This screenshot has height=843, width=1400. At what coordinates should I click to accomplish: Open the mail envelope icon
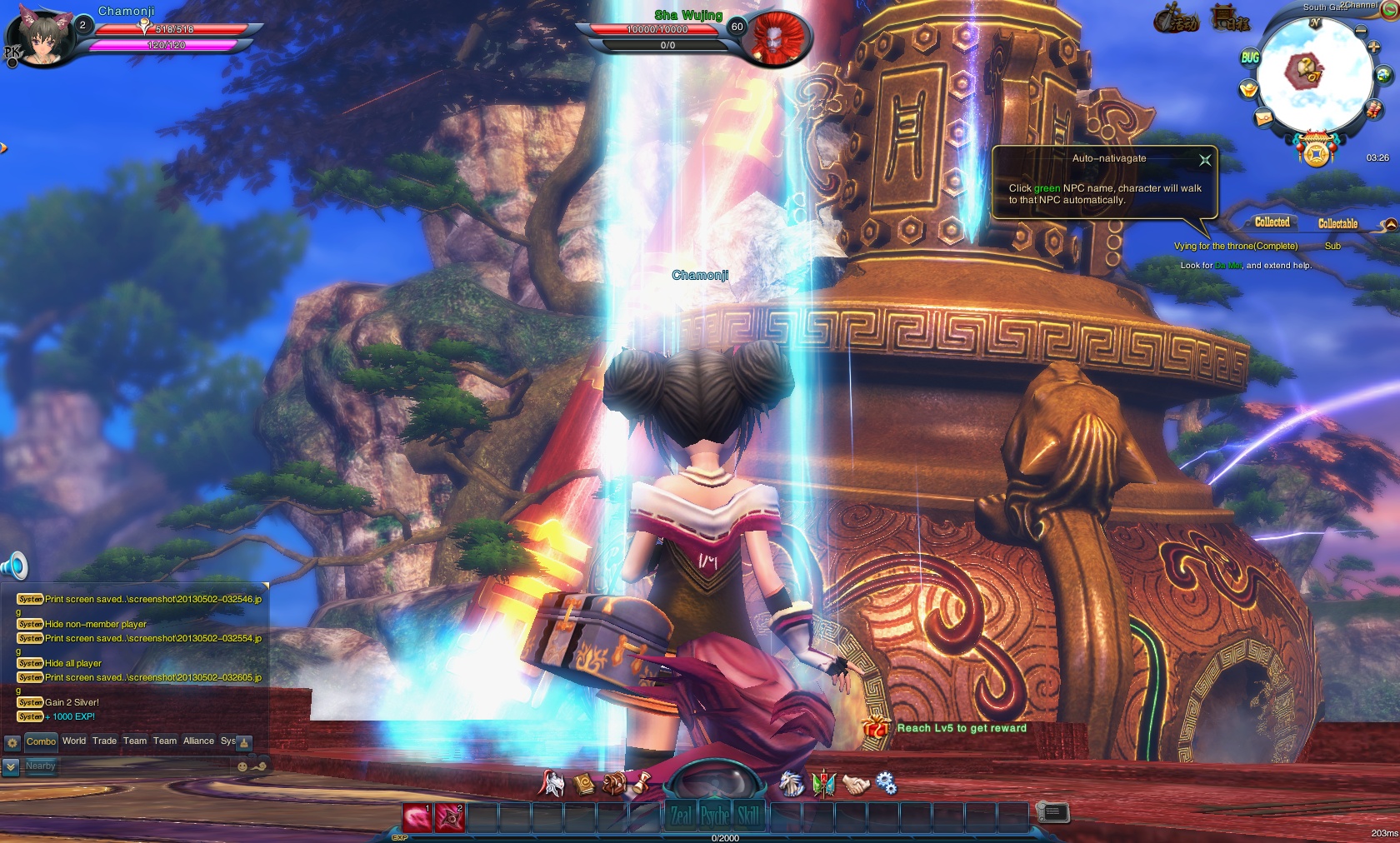tap(1263, 118)
